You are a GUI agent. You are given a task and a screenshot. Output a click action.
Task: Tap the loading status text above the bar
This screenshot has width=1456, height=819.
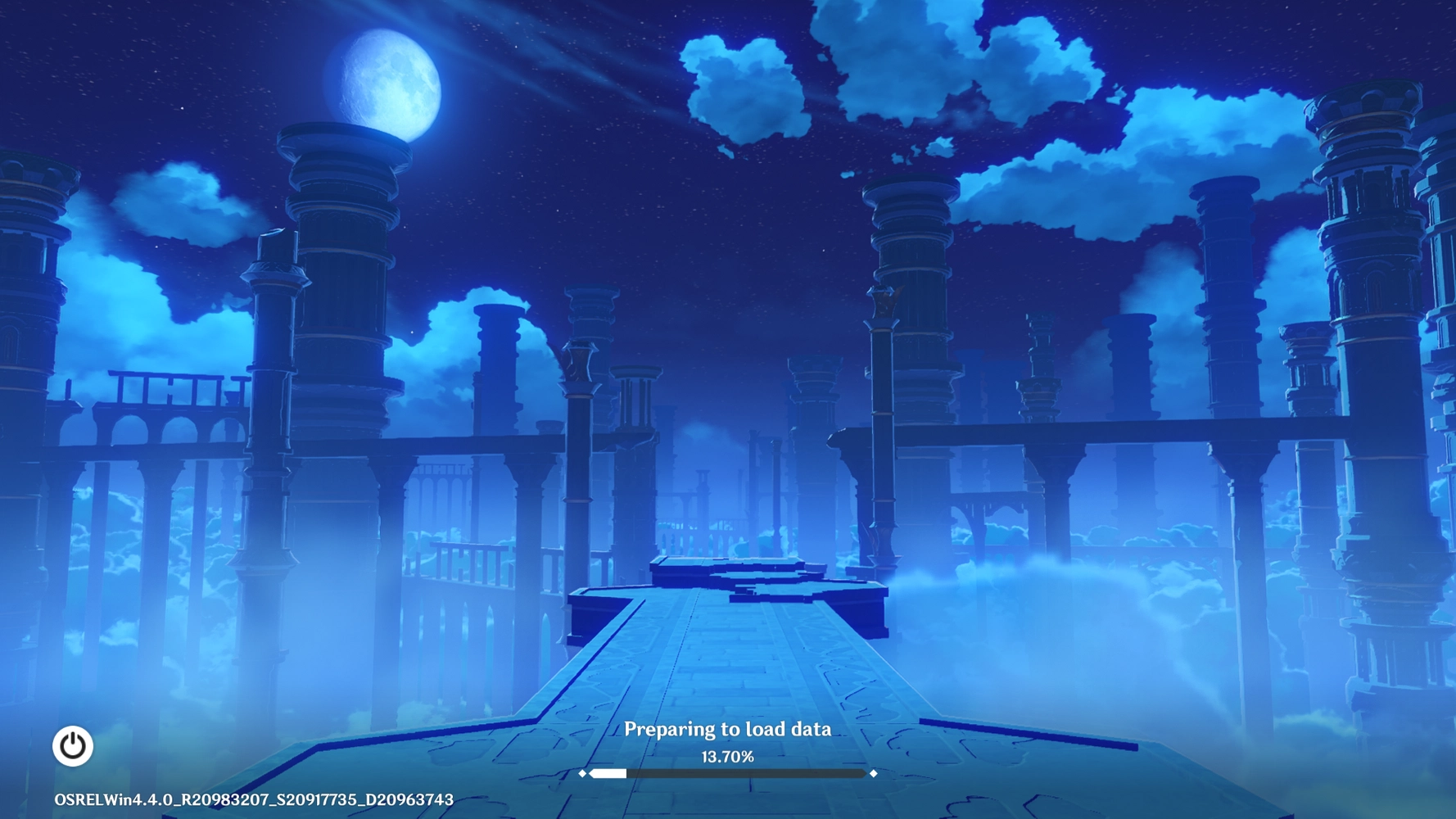point(728,728)
